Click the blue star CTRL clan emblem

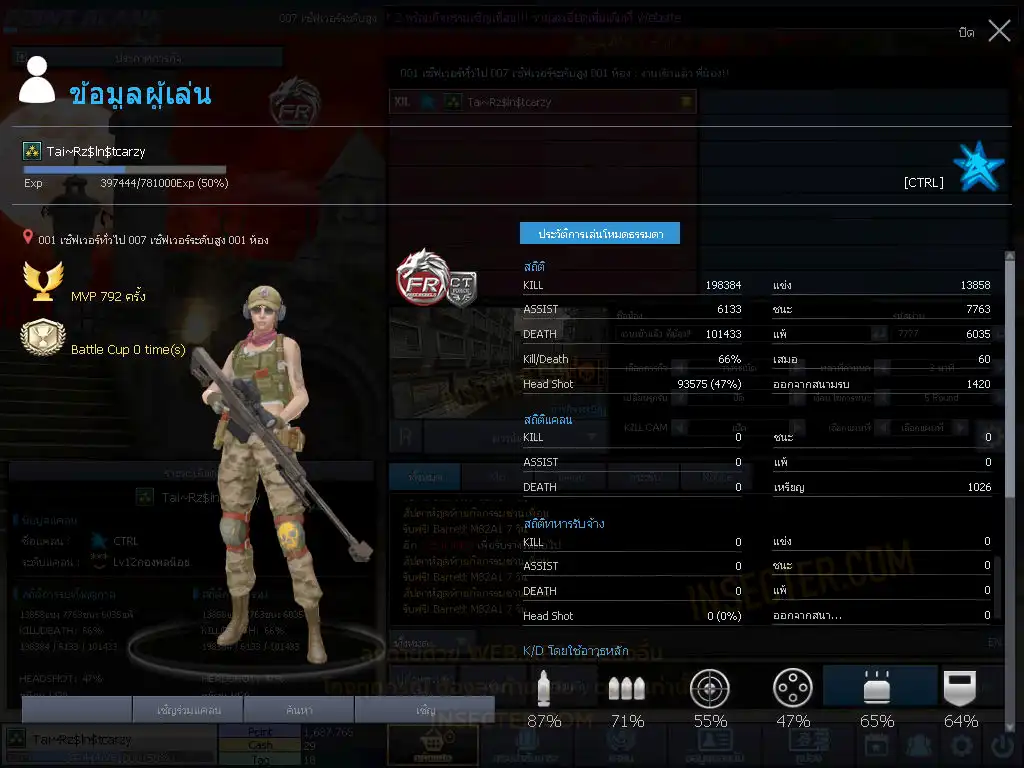coord(977,167)
